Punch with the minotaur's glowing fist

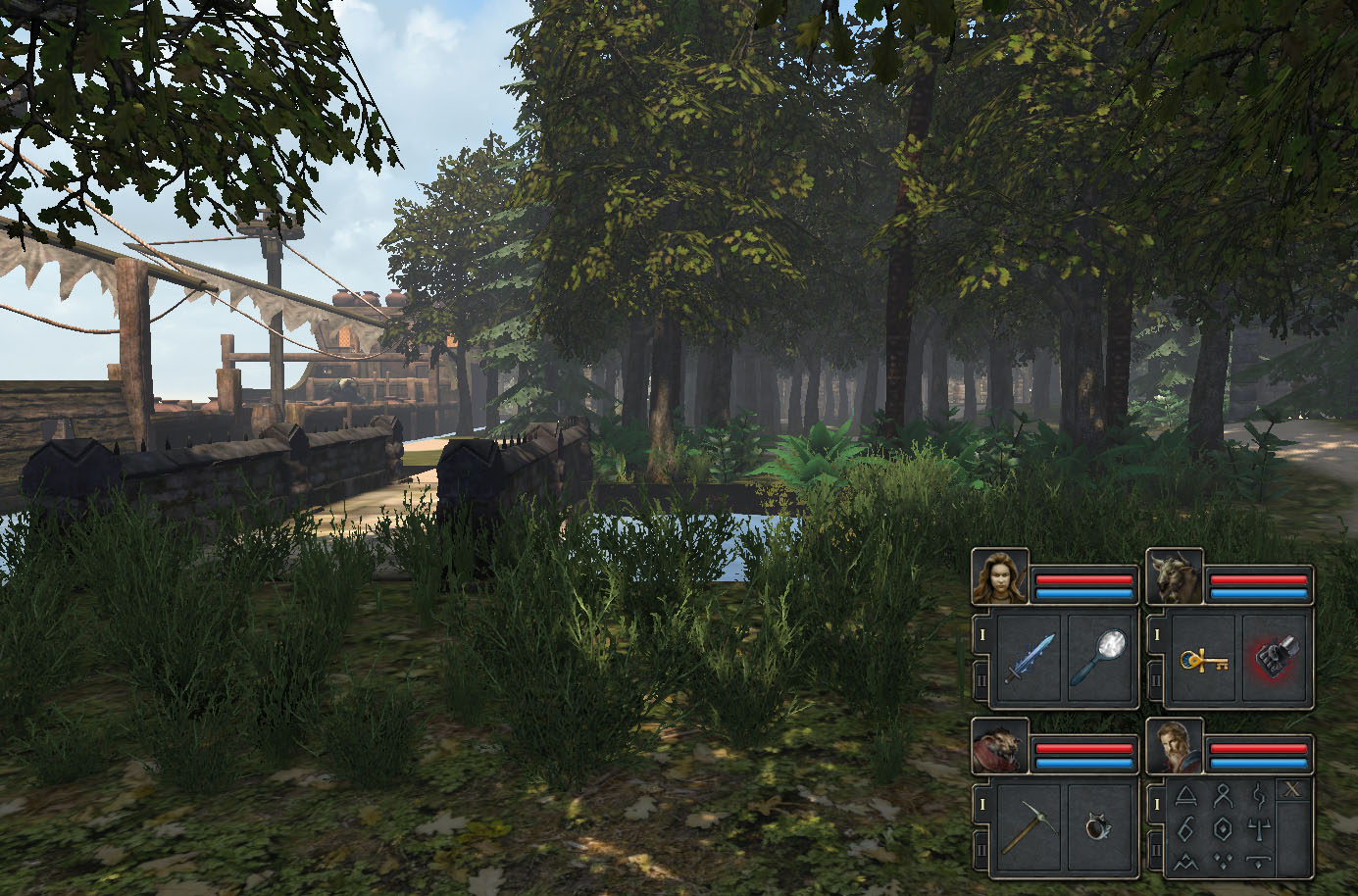1274,658
